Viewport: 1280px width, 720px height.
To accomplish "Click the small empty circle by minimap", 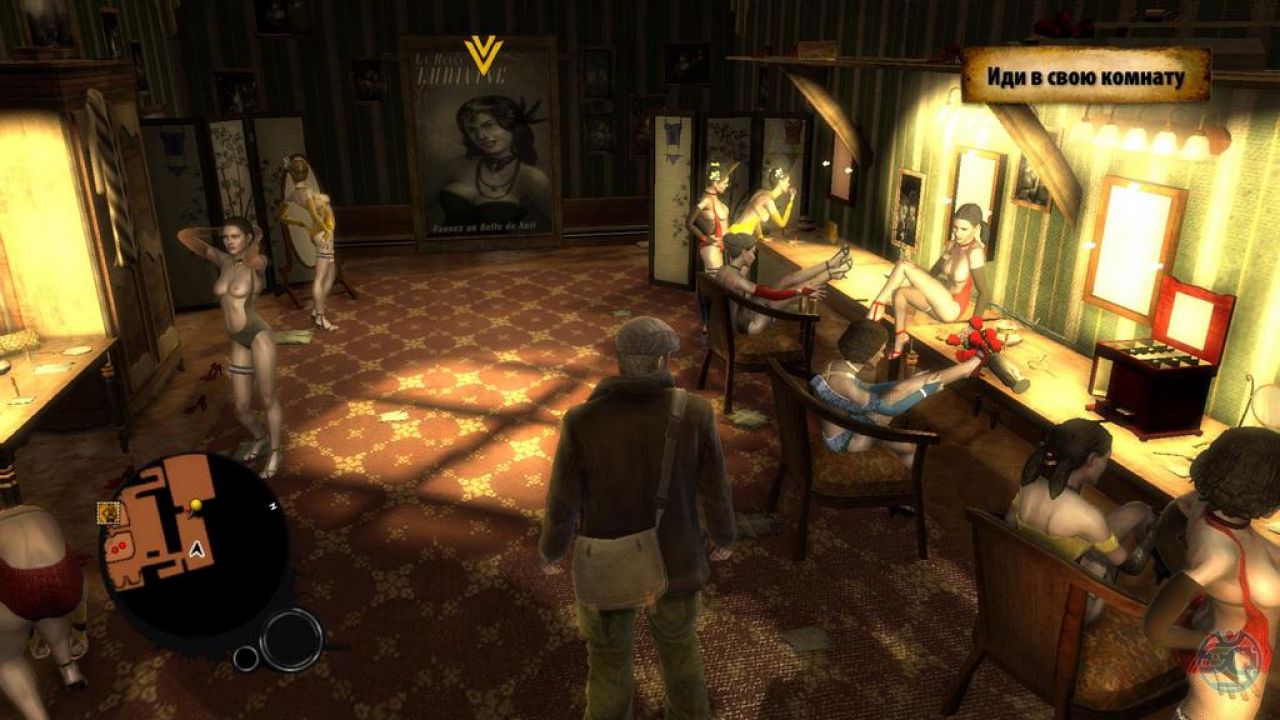I will click(246, 657).
